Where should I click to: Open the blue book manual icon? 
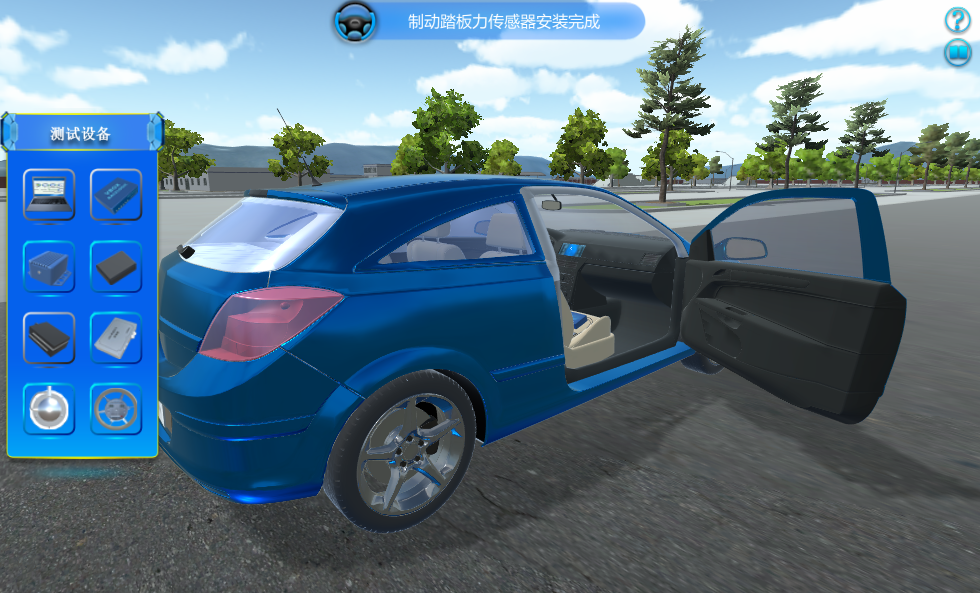(958, 53)
